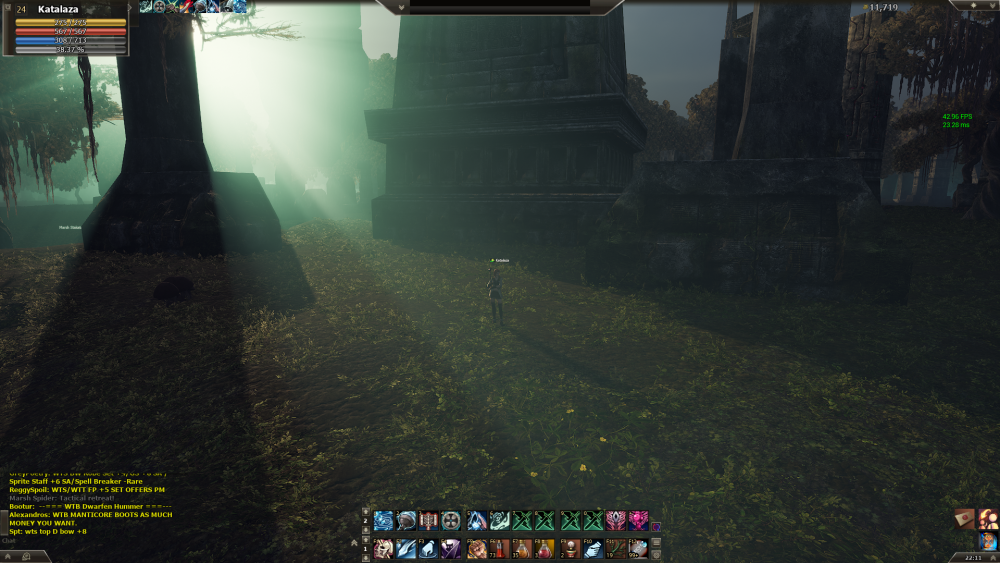Open the sealed letter mail icon
The image size is (1000, 563).
click(x=964, y=518)
